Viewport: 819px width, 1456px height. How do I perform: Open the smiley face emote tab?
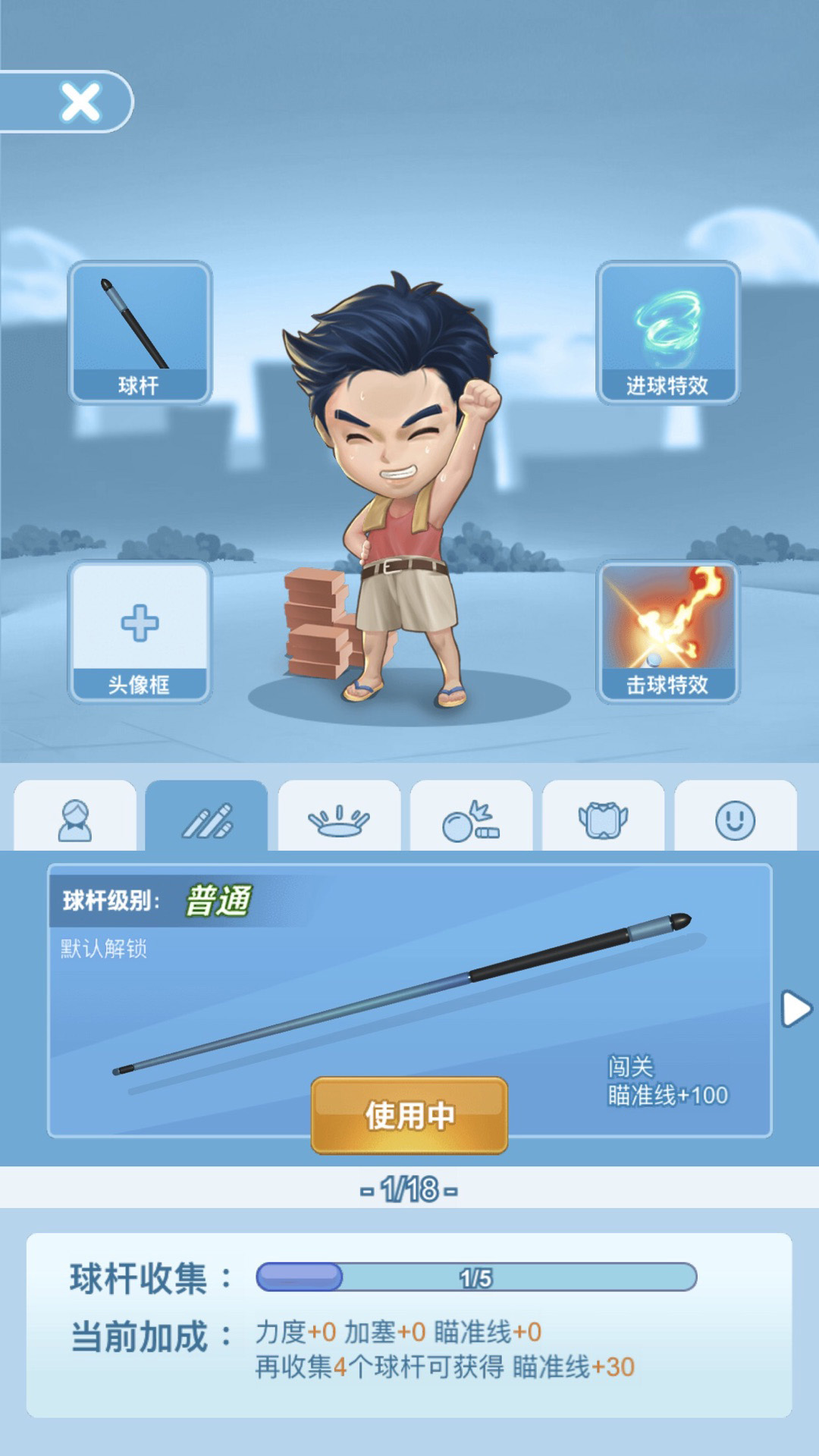[x=735, y=819]
